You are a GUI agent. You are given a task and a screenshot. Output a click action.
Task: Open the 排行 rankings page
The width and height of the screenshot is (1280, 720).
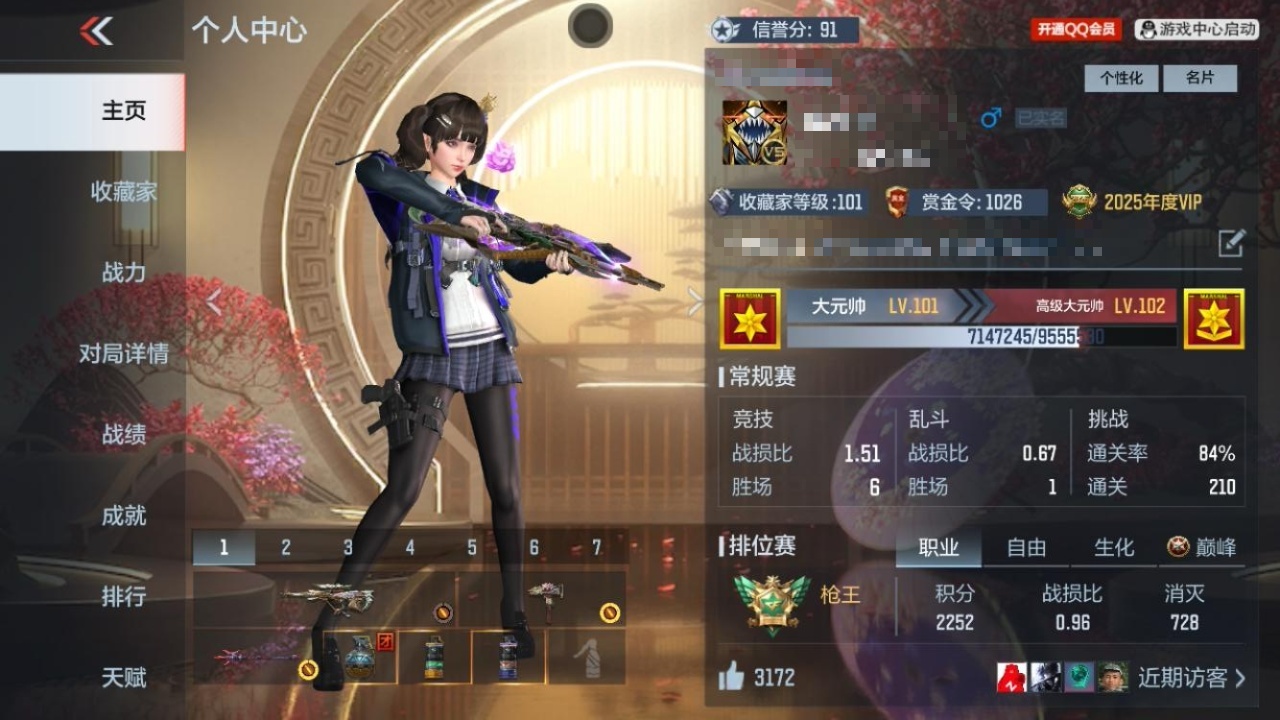click(124, 596)
